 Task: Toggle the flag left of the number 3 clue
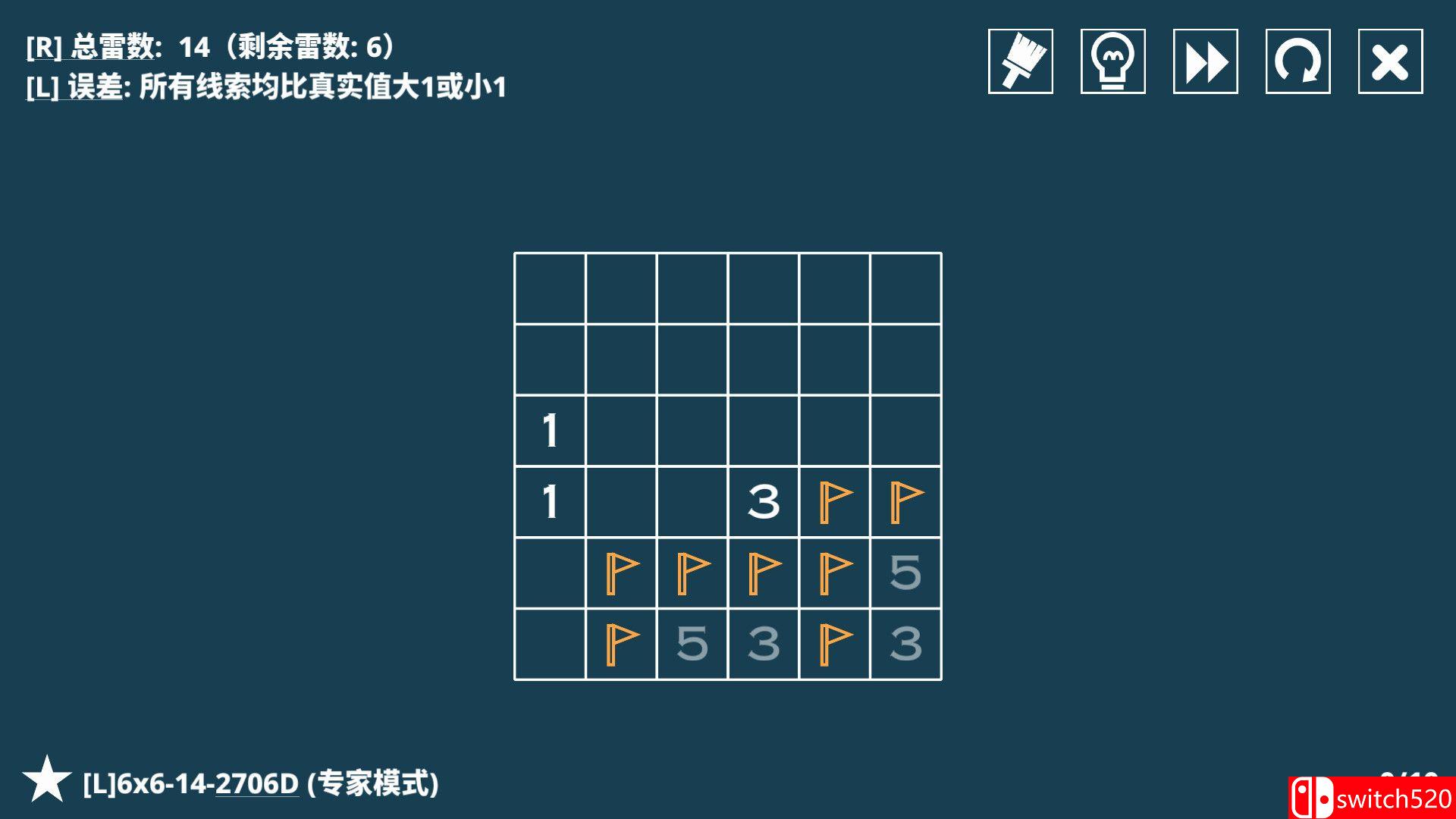[x=836, y=643]
